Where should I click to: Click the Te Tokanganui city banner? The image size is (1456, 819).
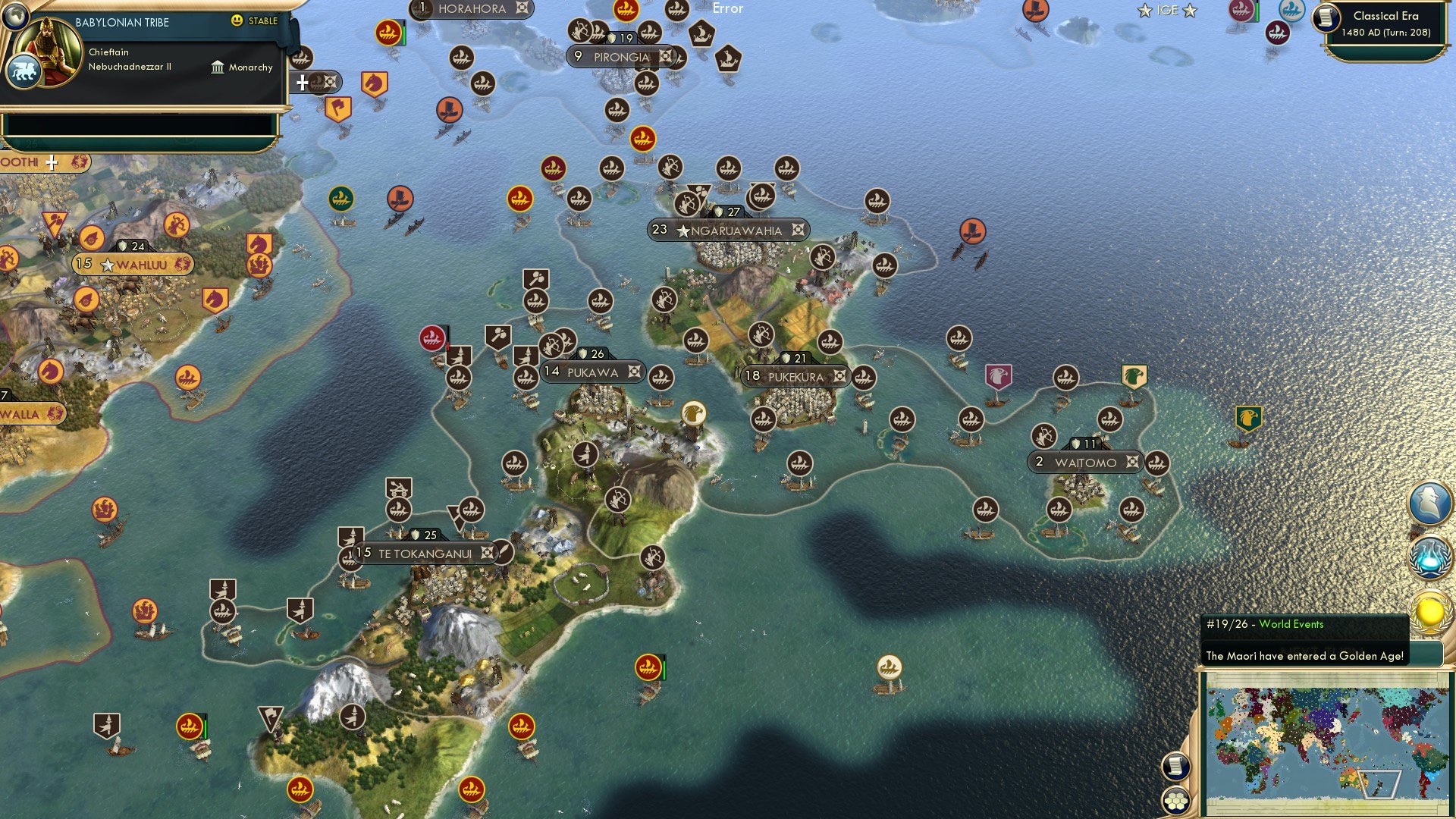click(425, 554)
